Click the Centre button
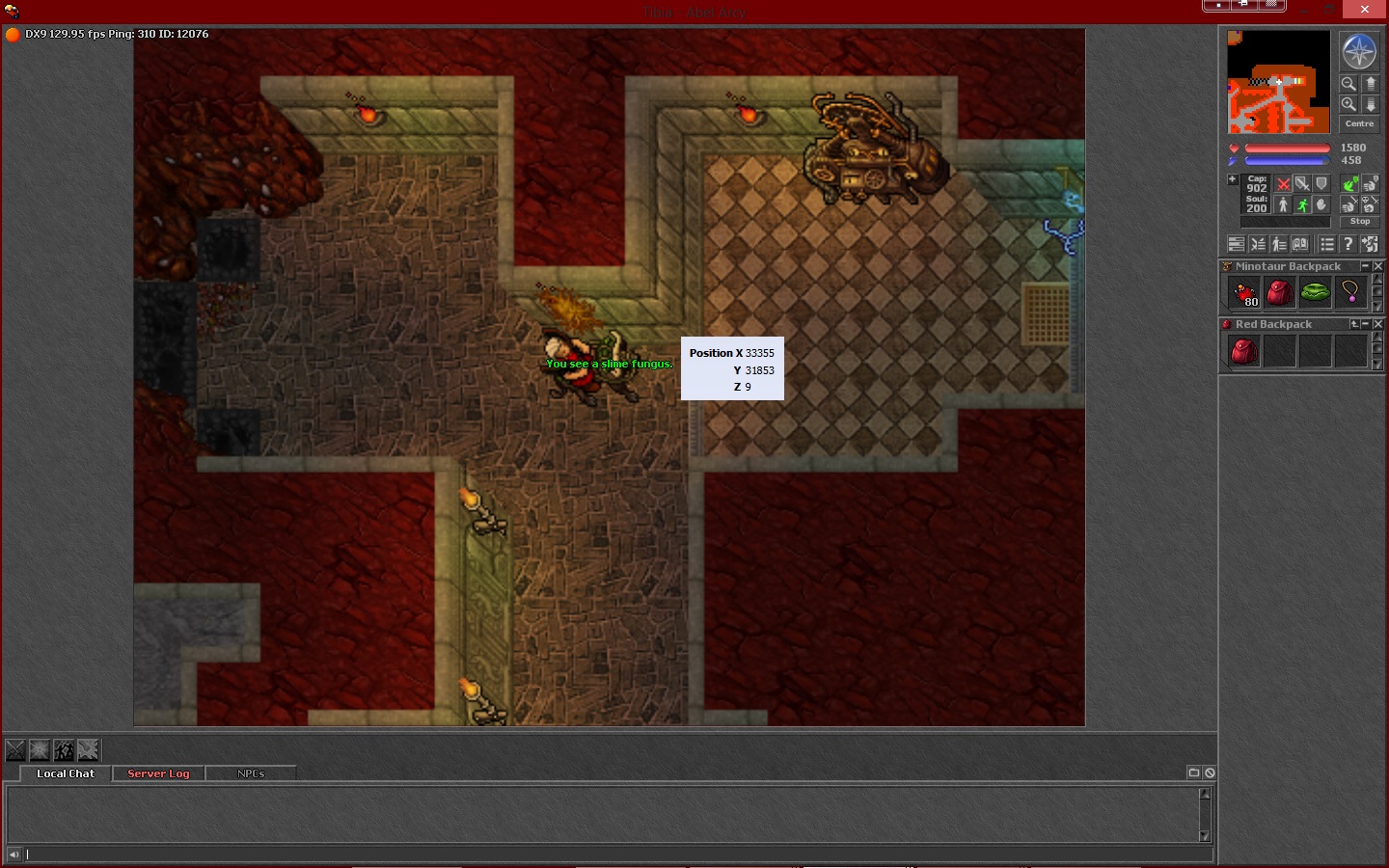1389x868 pixels. (1359, 124)
